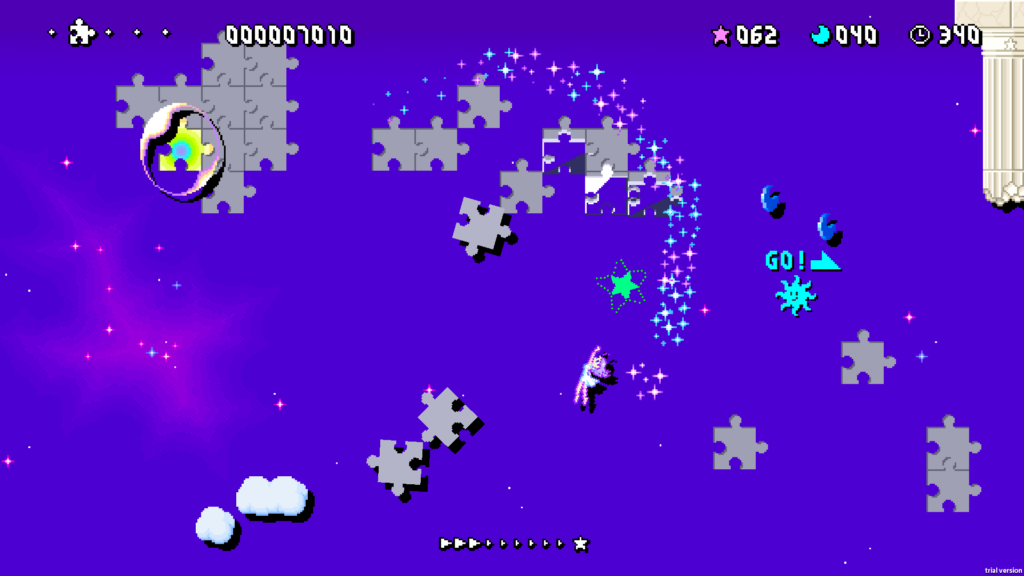Image resolution: width=1024 pixels, height=576 pixels.
Task: Click the blue moon counter icon
Action: coord(821,35)
